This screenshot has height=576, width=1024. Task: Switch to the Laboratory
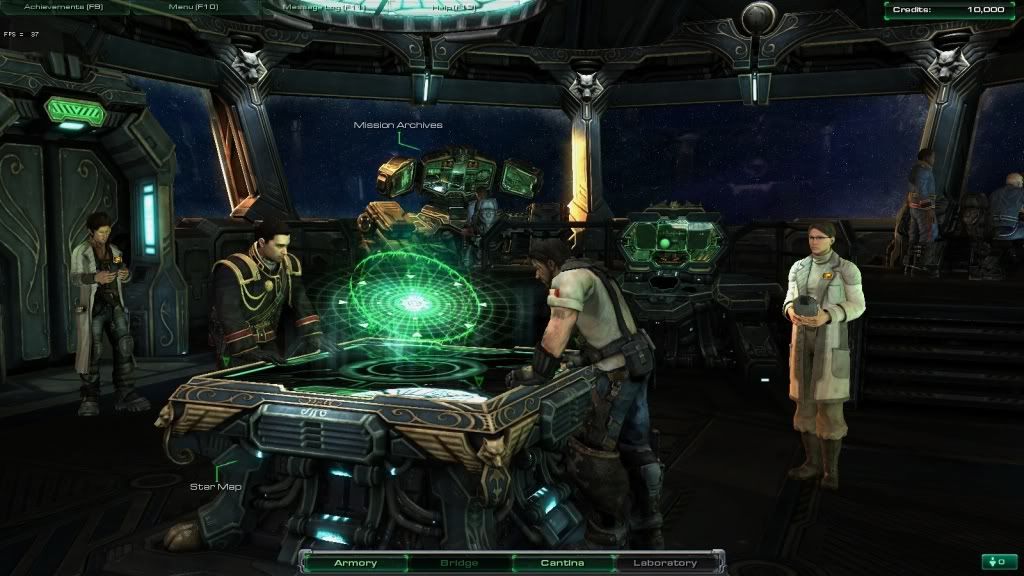665,563
